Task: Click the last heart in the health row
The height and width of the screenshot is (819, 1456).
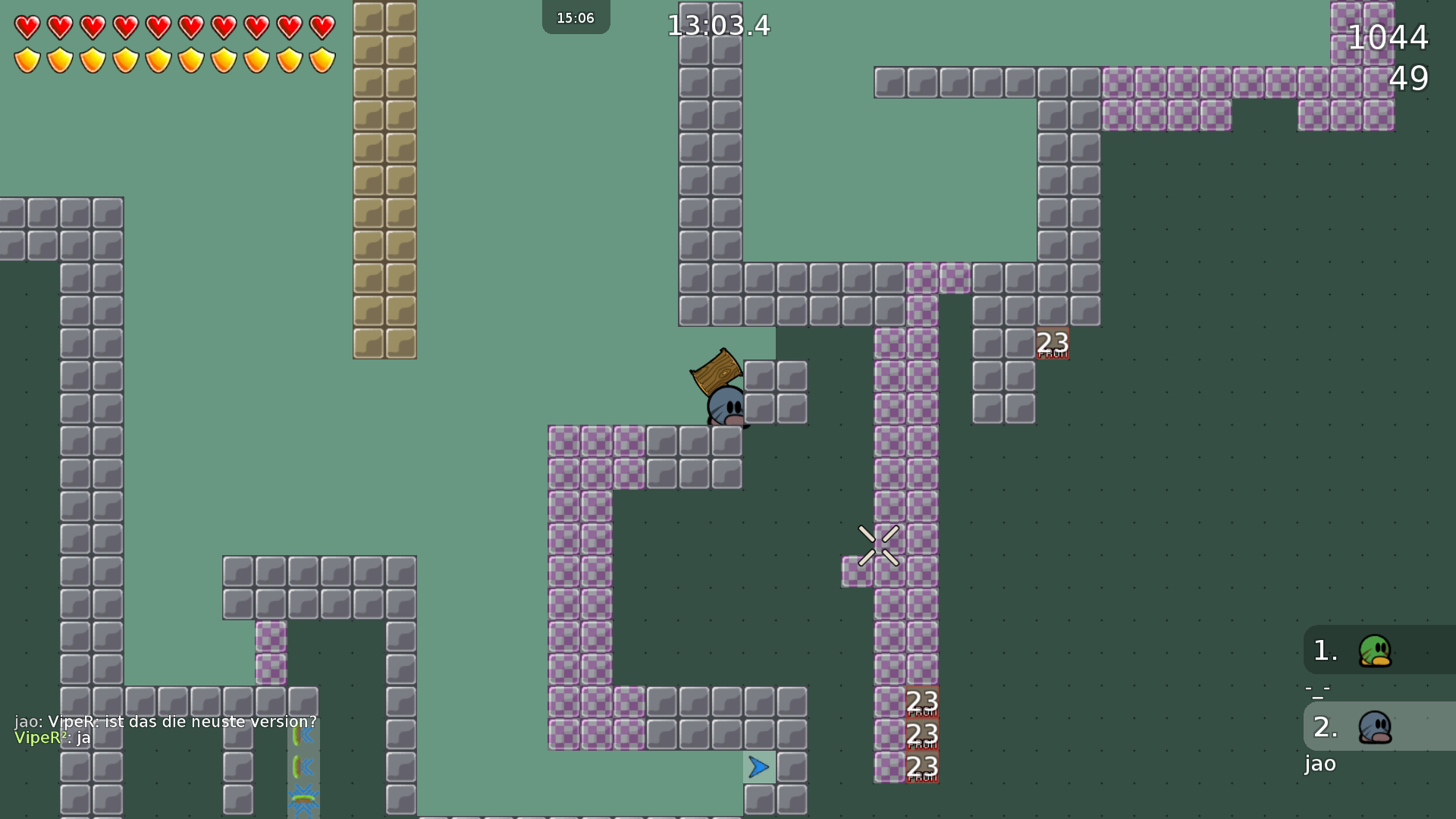Action: click(322, 25)
